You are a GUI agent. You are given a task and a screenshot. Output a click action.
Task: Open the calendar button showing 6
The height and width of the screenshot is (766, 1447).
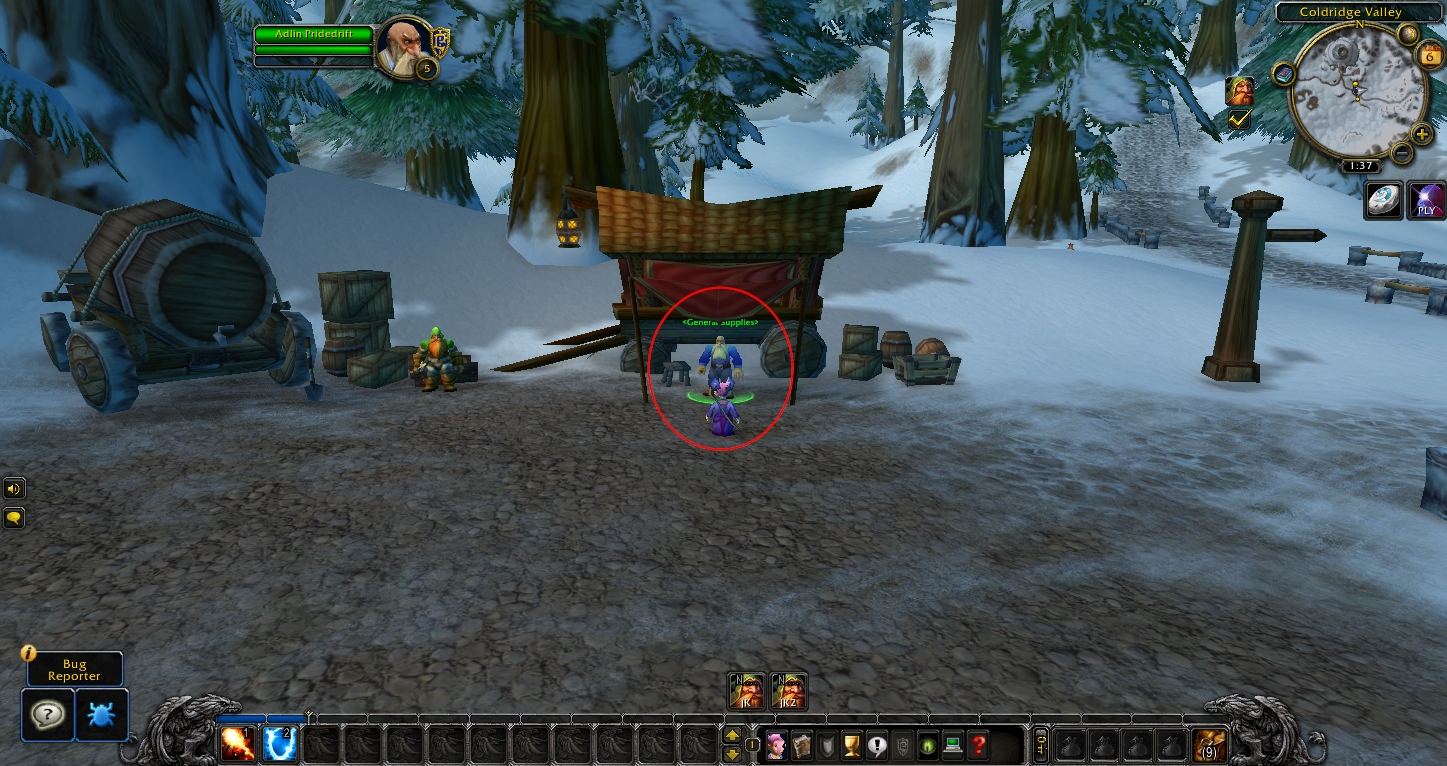click(x=1429, y=56)
